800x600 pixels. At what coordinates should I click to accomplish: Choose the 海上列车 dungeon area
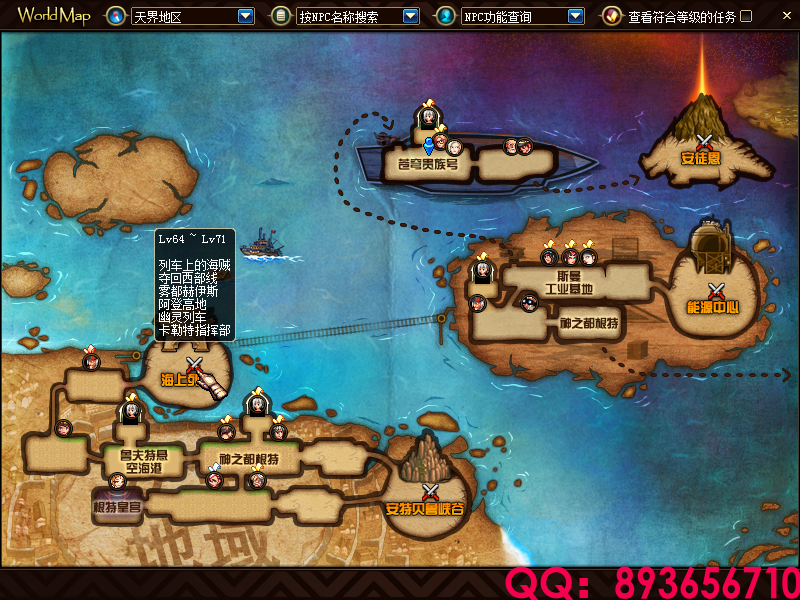click(192, 368)
